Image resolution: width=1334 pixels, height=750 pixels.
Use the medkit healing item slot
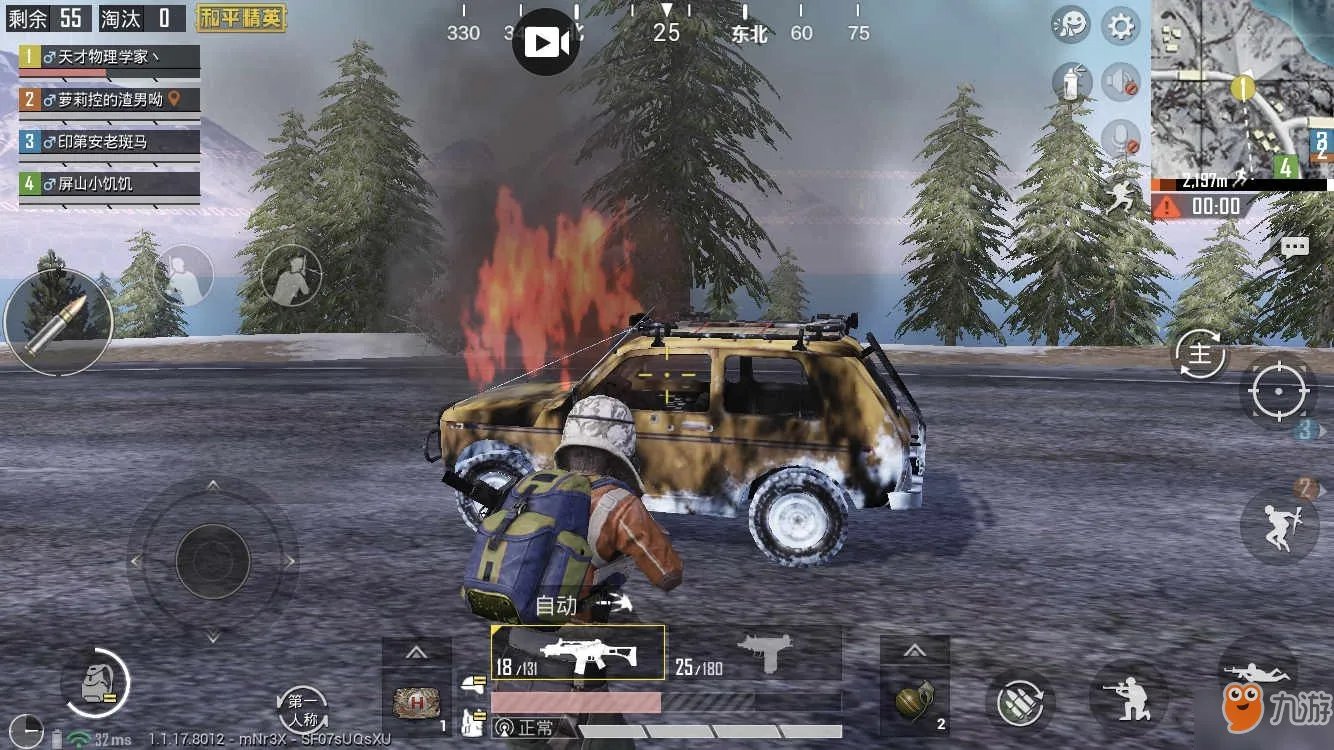point(416,702)
